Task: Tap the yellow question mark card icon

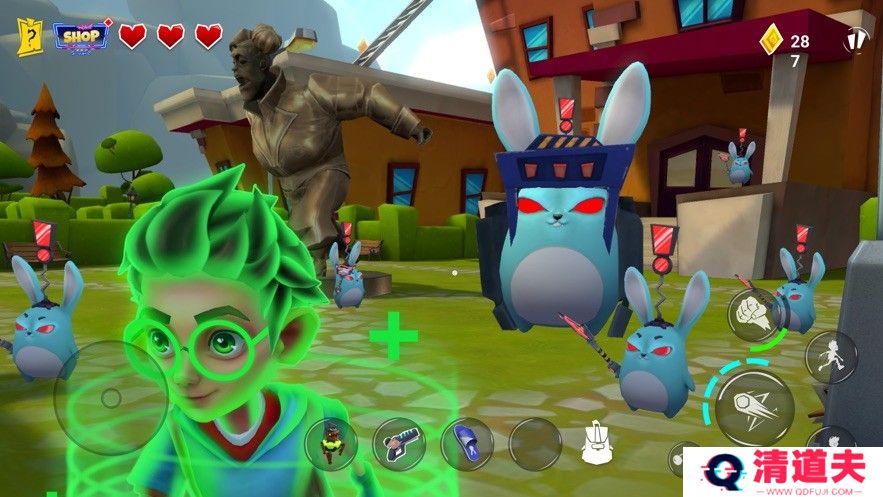Action: tap(29, 37)
